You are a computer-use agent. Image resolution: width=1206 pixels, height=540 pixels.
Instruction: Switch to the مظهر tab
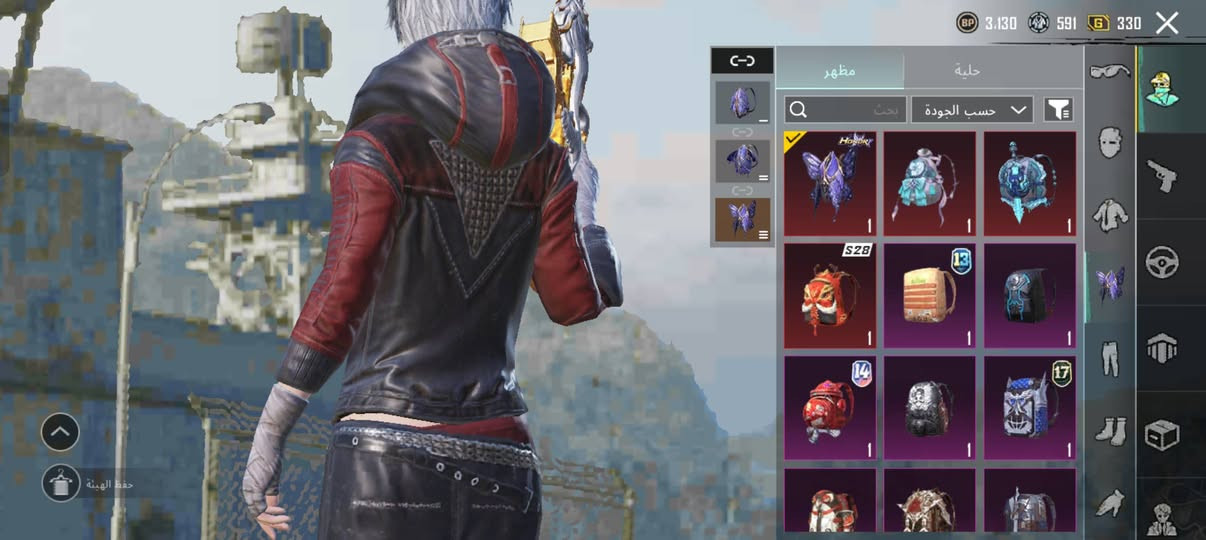coord(840,70)
